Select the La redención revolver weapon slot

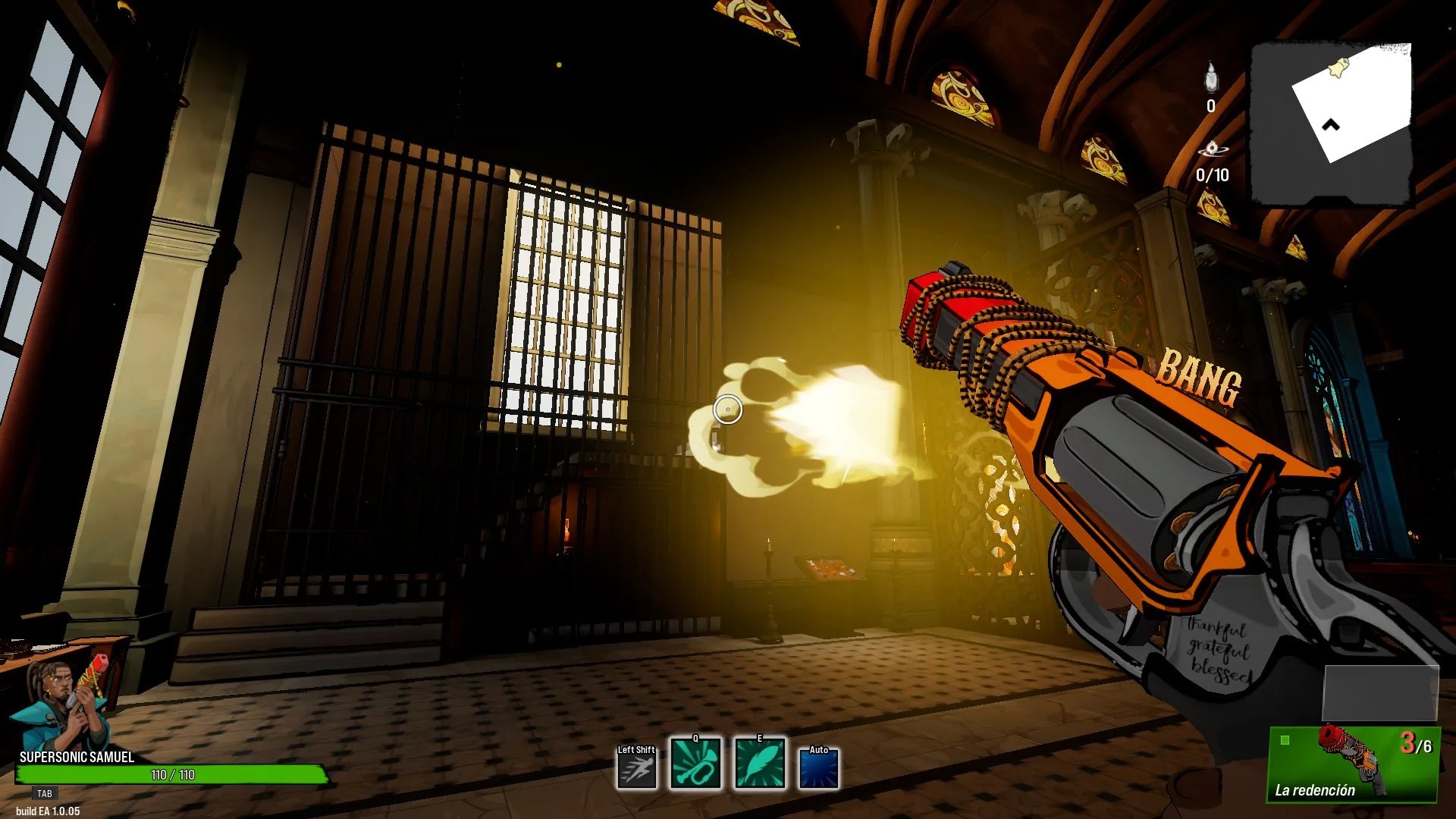(x=1353, y=764)
